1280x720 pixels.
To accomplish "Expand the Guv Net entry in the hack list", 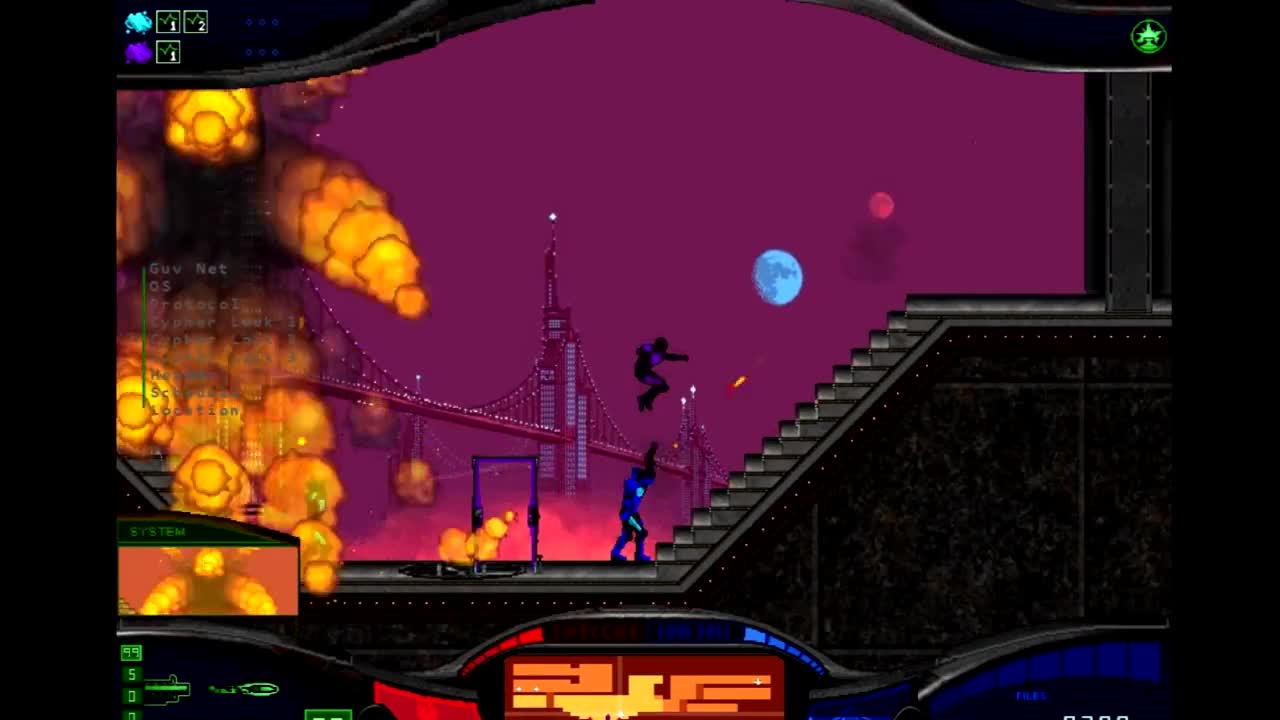I will tap(189, 269).
